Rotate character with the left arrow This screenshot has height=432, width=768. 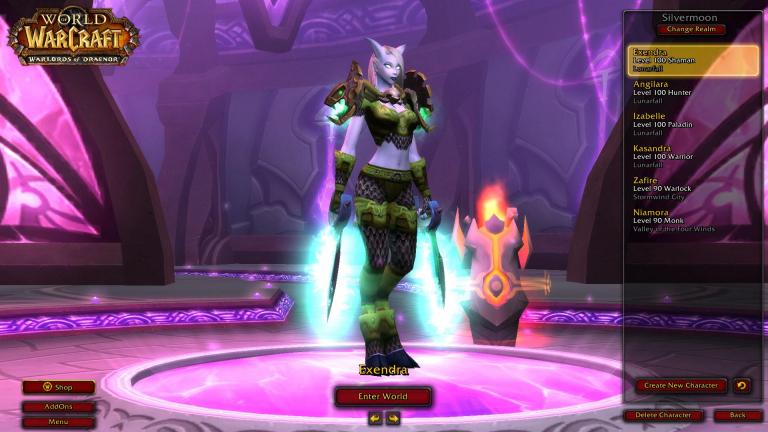coord(375,418)
